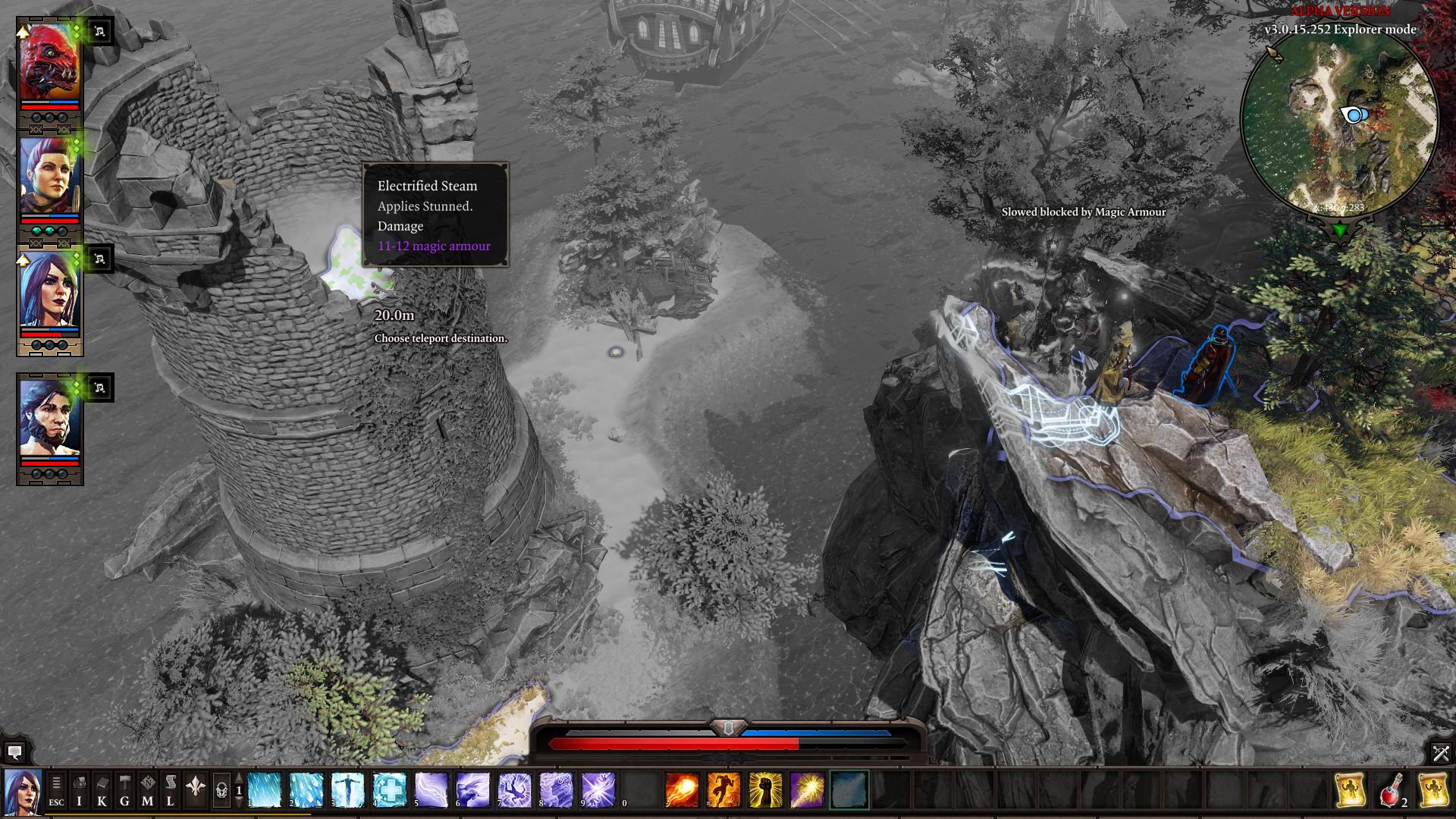
Task: Cast the fireball skill on the hotbar
Action: tap(682, 790)
